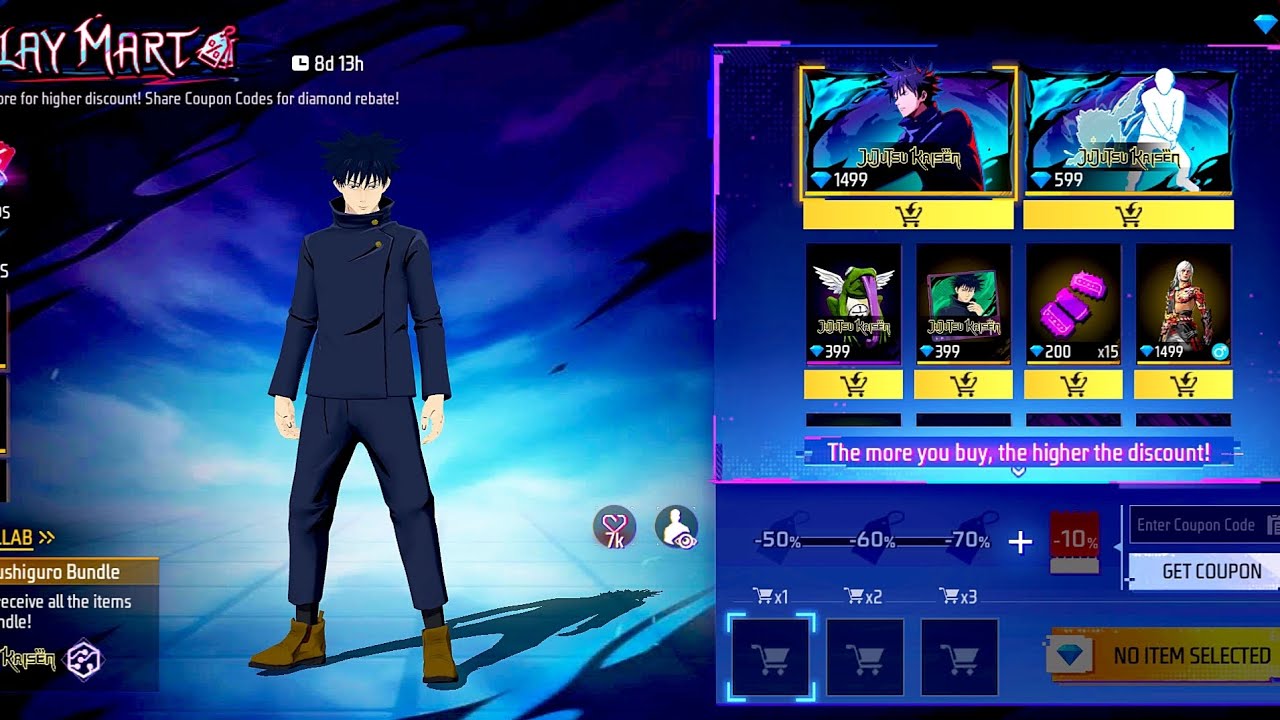Add the pink tickets to cart

(x=1073, y=385)
